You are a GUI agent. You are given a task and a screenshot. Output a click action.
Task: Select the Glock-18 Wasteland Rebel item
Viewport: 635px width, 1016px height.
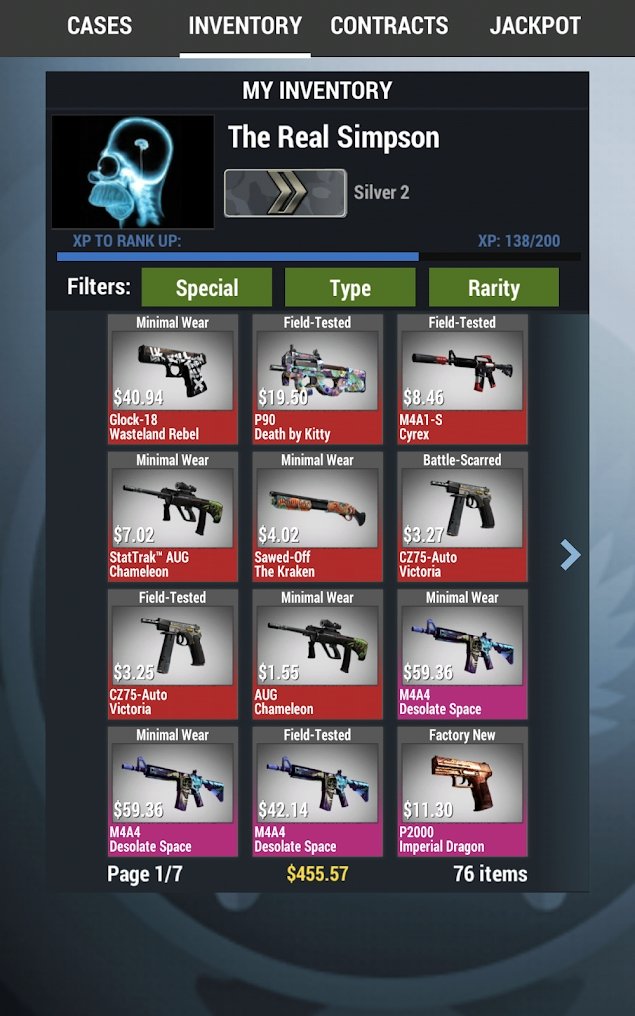point(173,380)
